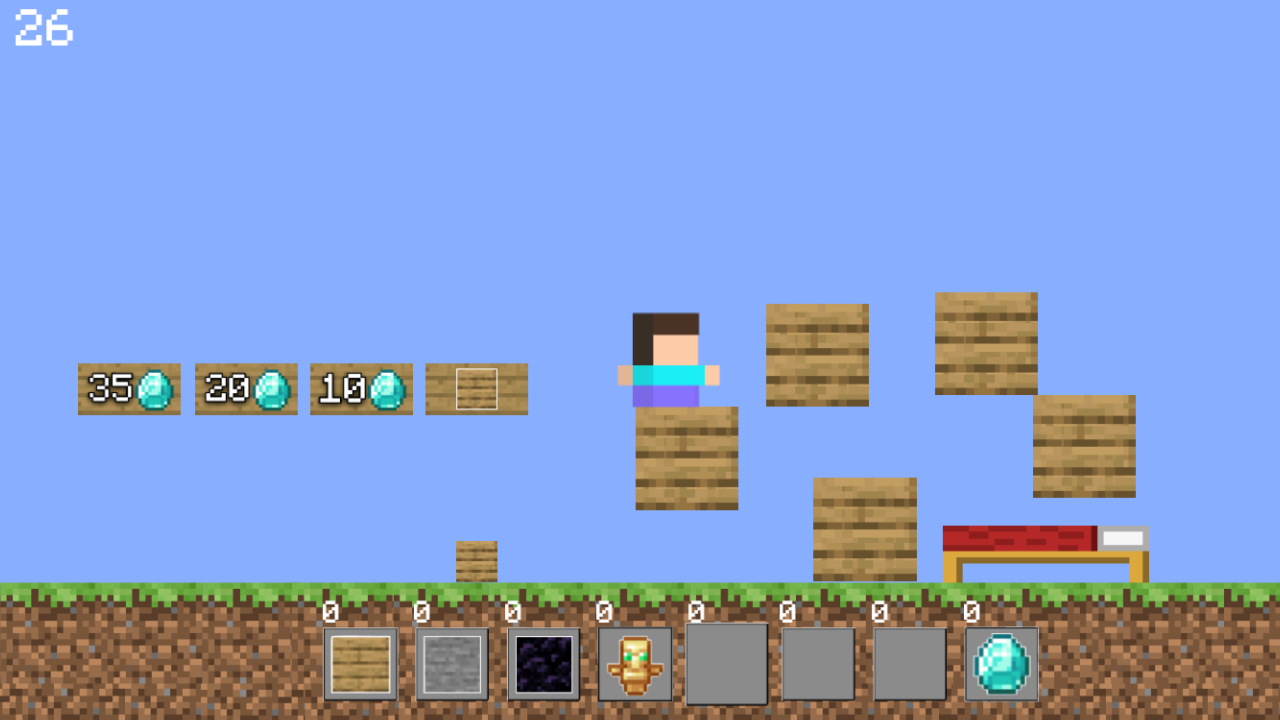Click the diamond on the 20 price sign
Image resolution: width=1280 pixels, height=720 pixels.
pyautogui.click(x=271, y=389)
